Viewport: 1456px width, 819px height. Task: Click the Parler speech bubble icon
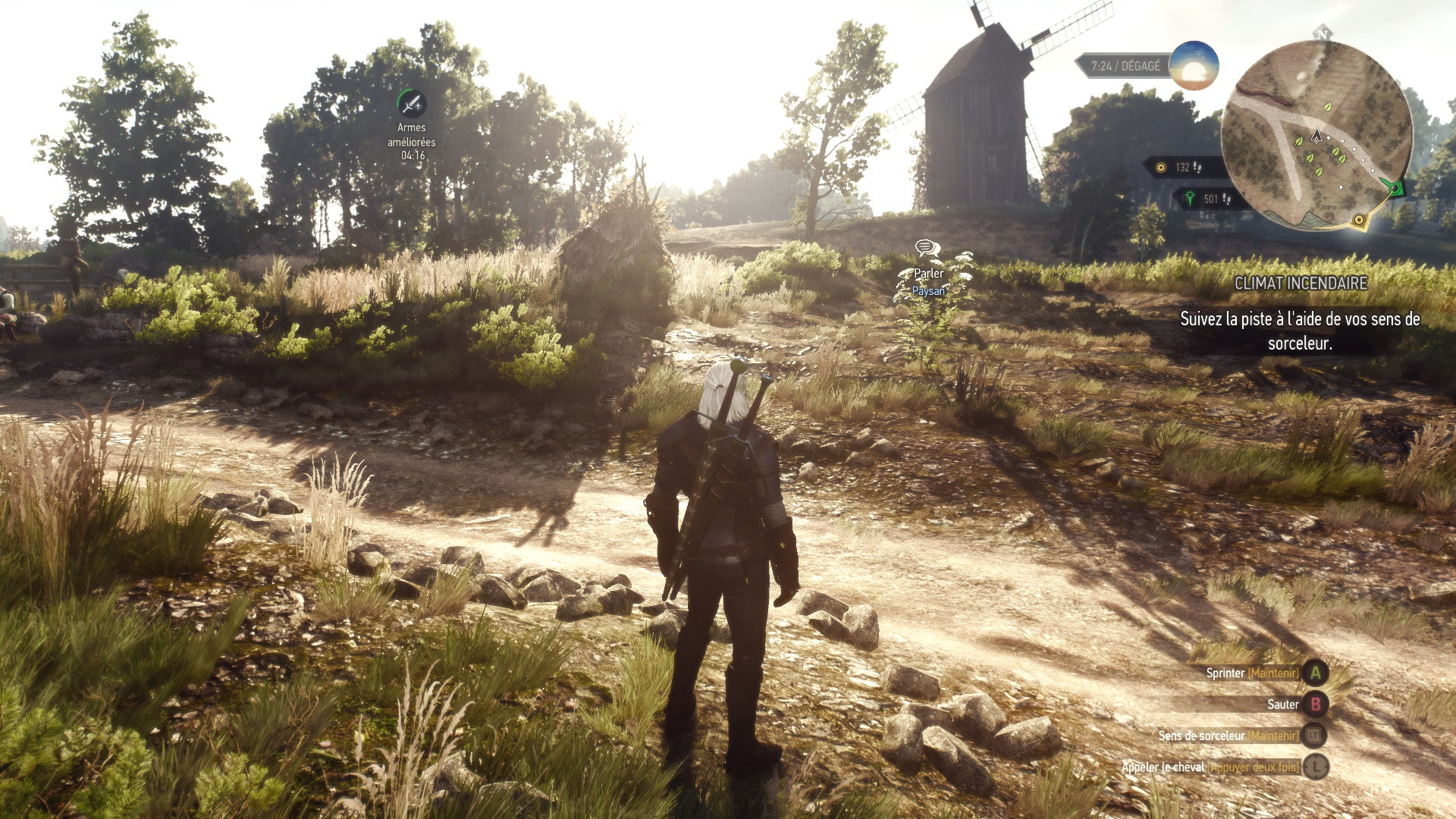pyautogui.click(x=927, y=248)
